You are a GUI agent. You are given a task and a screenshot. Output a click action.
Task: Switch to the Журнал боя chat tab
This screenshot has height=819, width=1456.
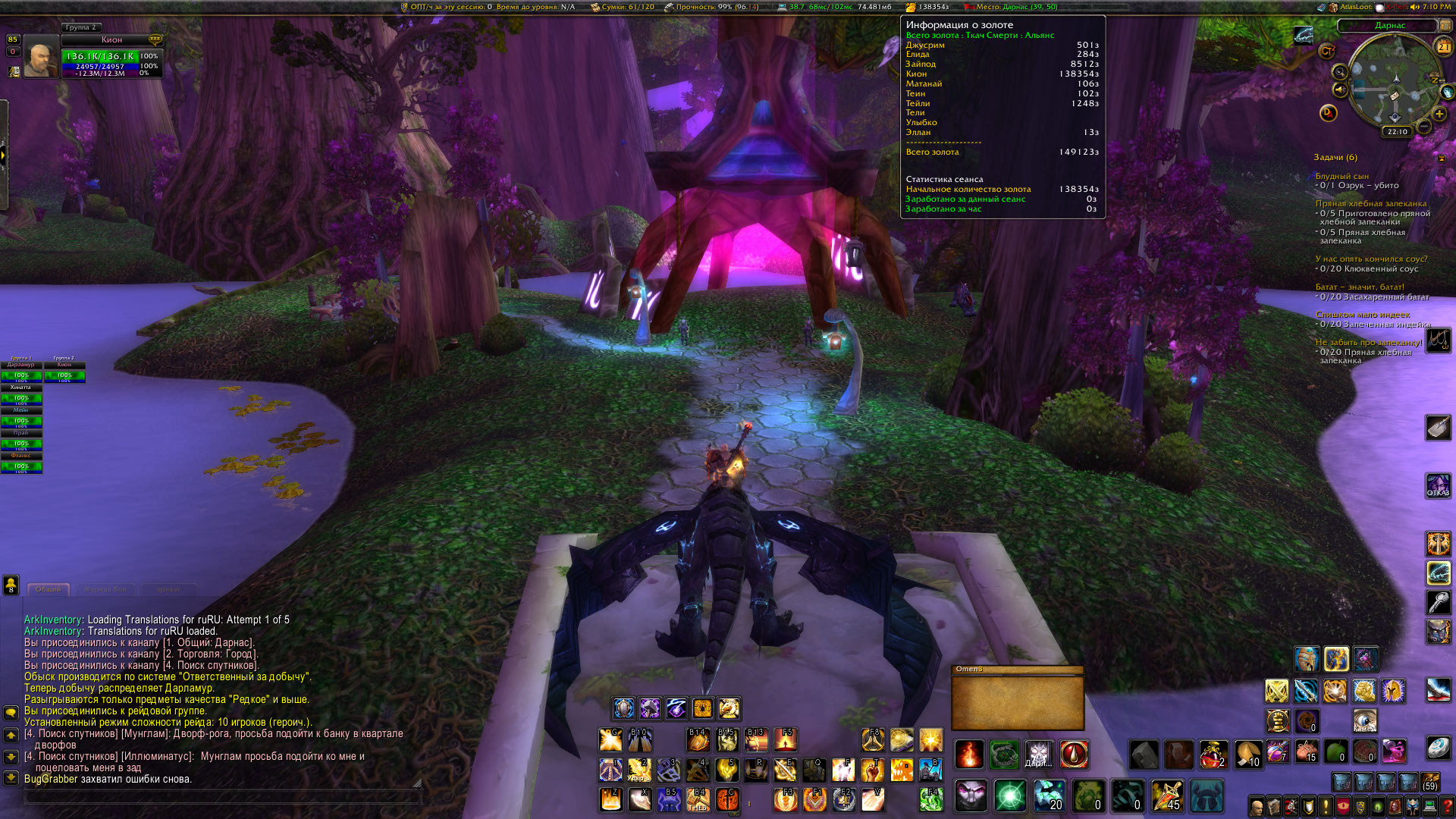tap(105, 589)
